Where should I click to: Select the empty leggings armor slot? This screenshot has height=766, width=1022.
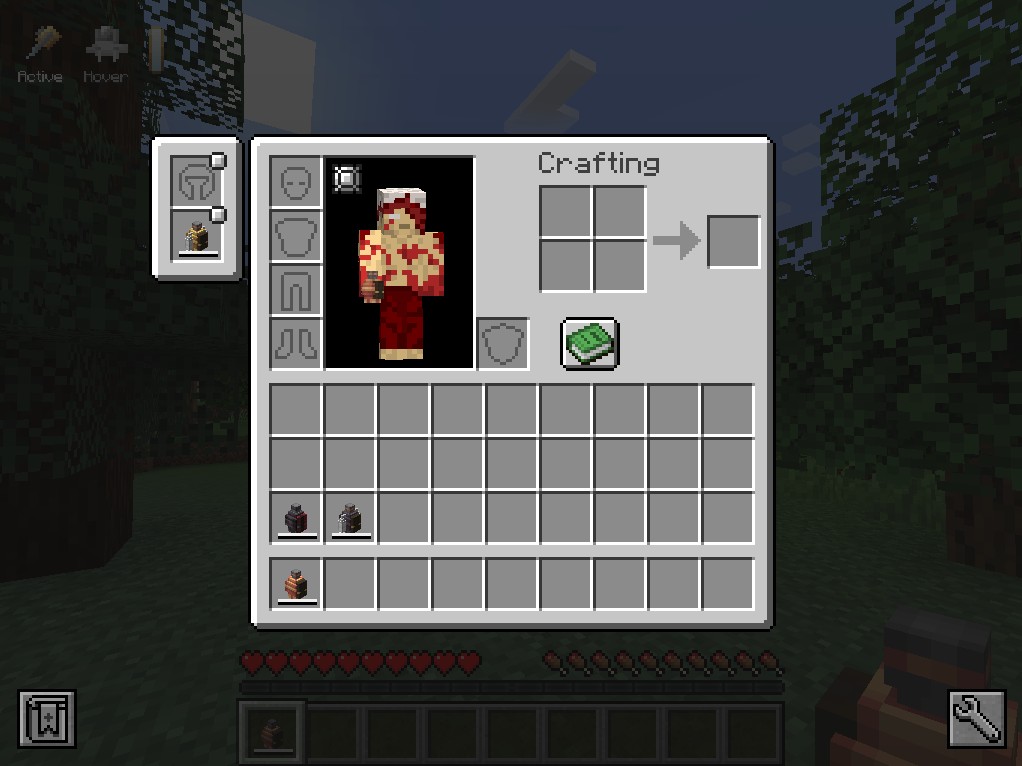296,291
